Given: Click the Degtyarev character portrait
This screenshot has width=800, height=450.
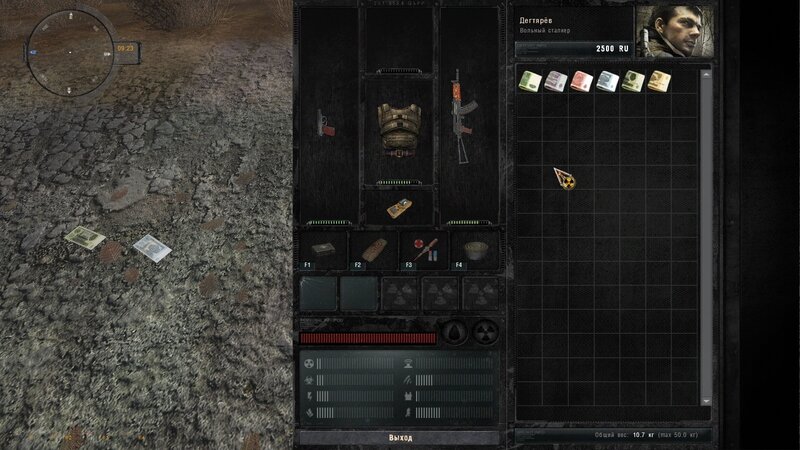Looking at the screenshot, I should (x=672, y=33).
